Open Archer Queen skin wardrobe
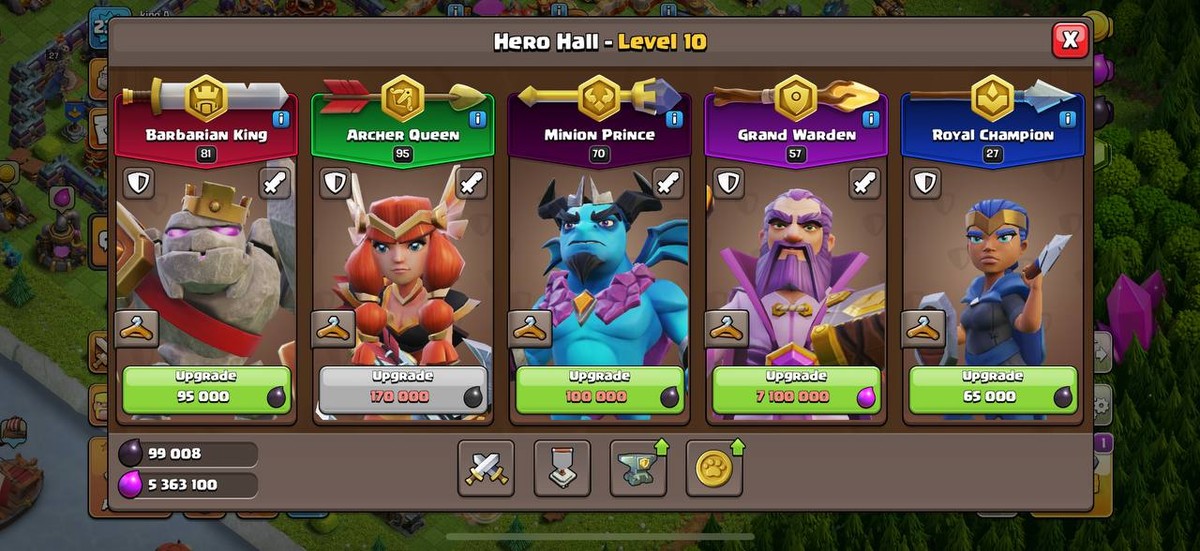The height and width of the screenshot is (551, 1200). point(332,328)
